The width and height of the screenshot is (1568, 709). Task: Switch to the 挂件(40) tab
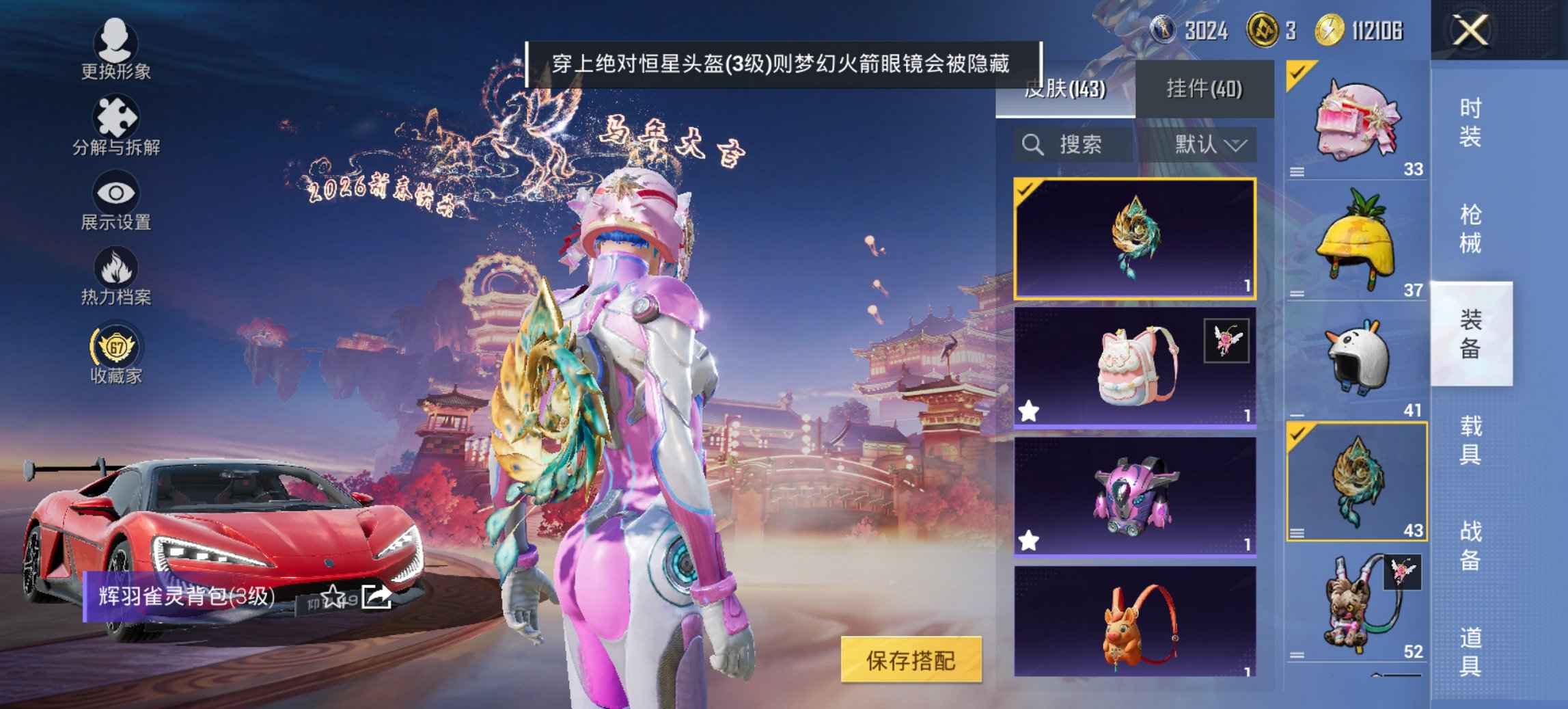(x=1205, y=89)
